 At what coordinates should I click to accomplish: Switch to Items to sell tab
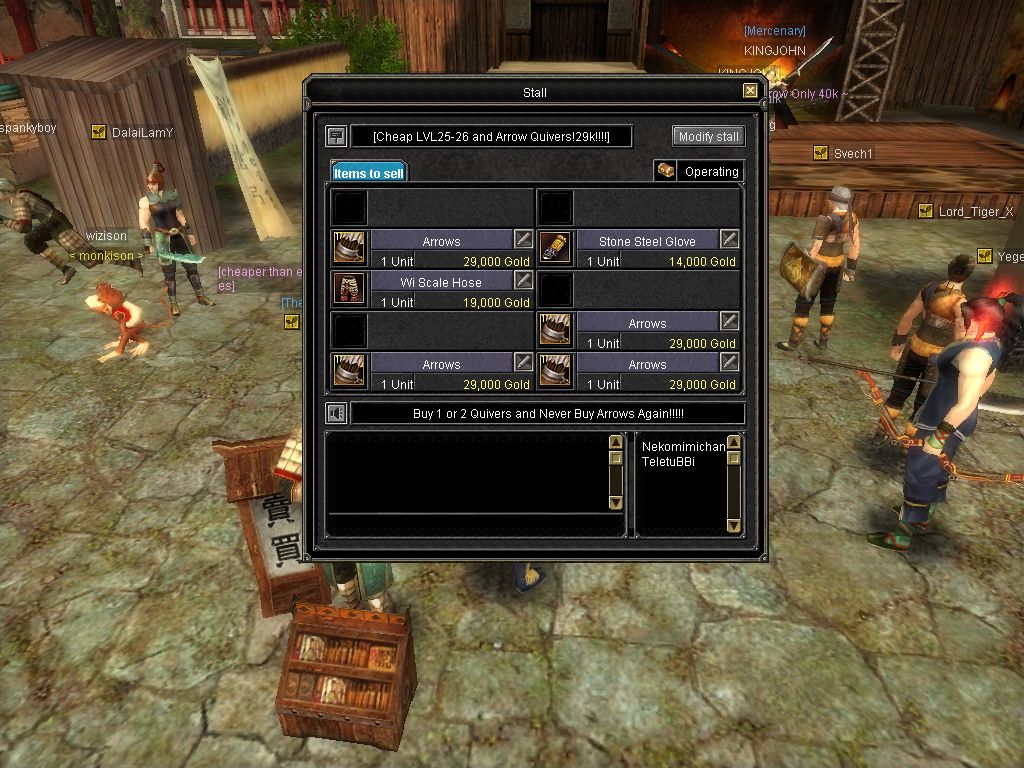coord(369,173)
